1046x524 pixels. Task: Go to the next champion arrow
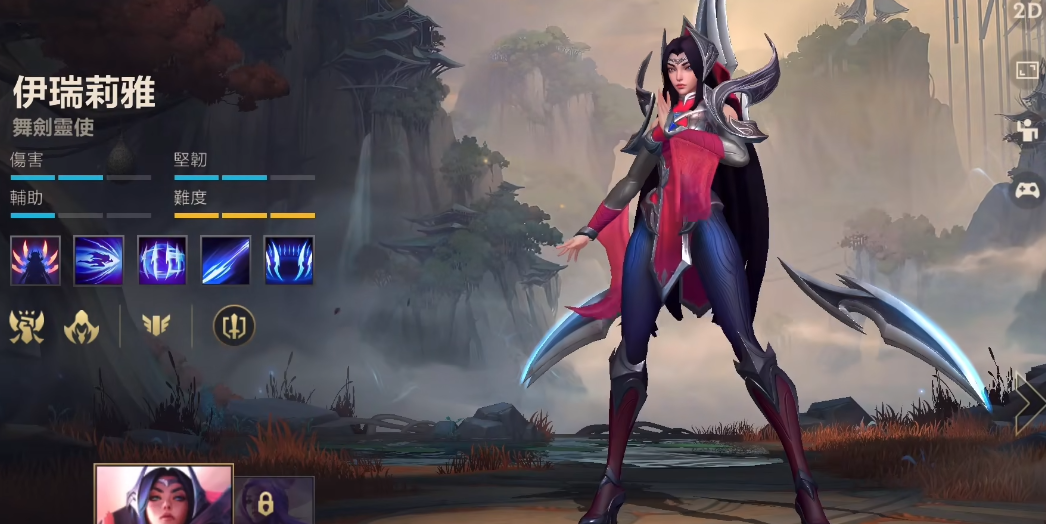[1030, 402]
